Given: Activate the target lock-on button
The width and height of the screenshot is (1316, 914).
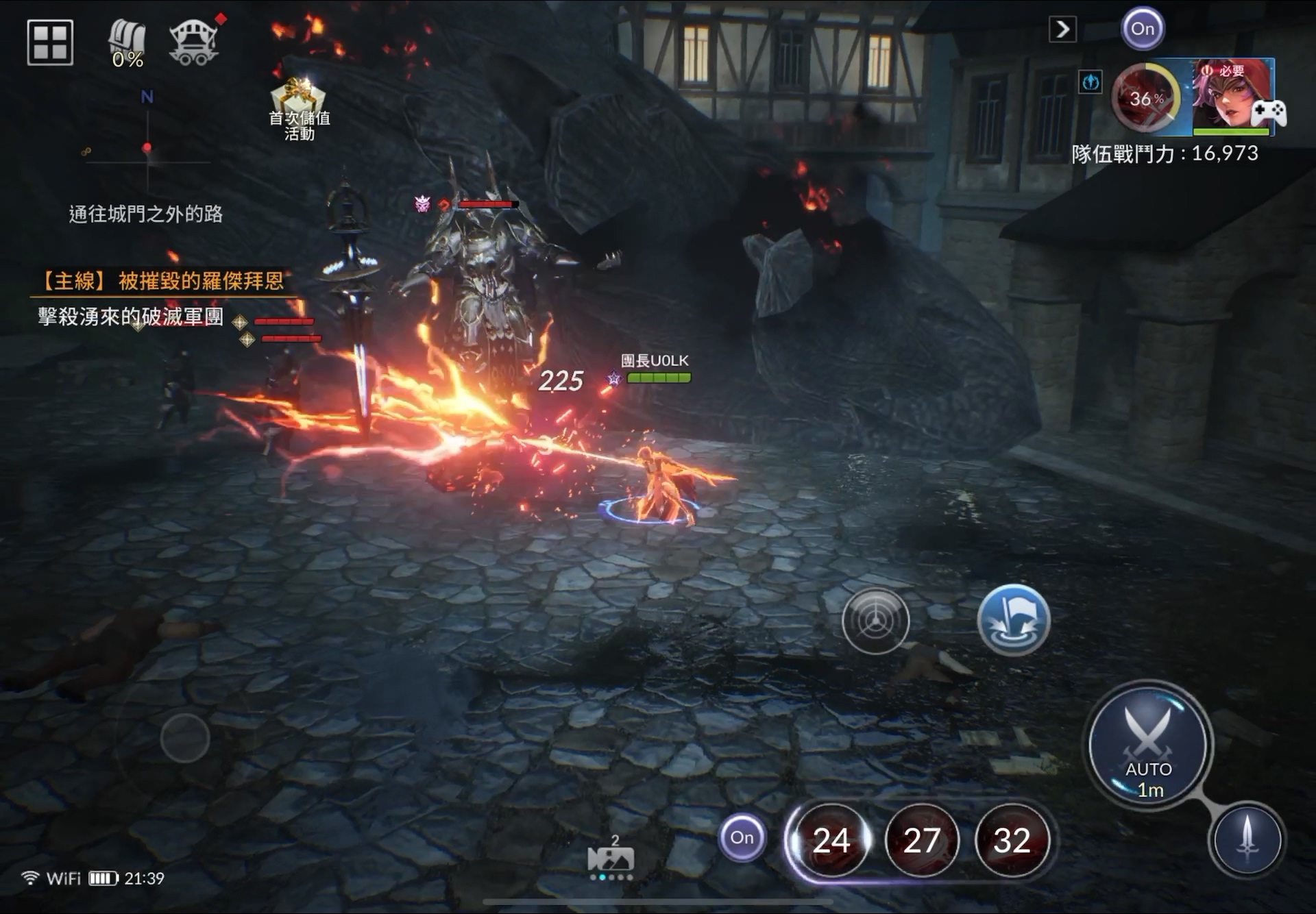Looking at the screenshot, I should [x=875, y=621].
